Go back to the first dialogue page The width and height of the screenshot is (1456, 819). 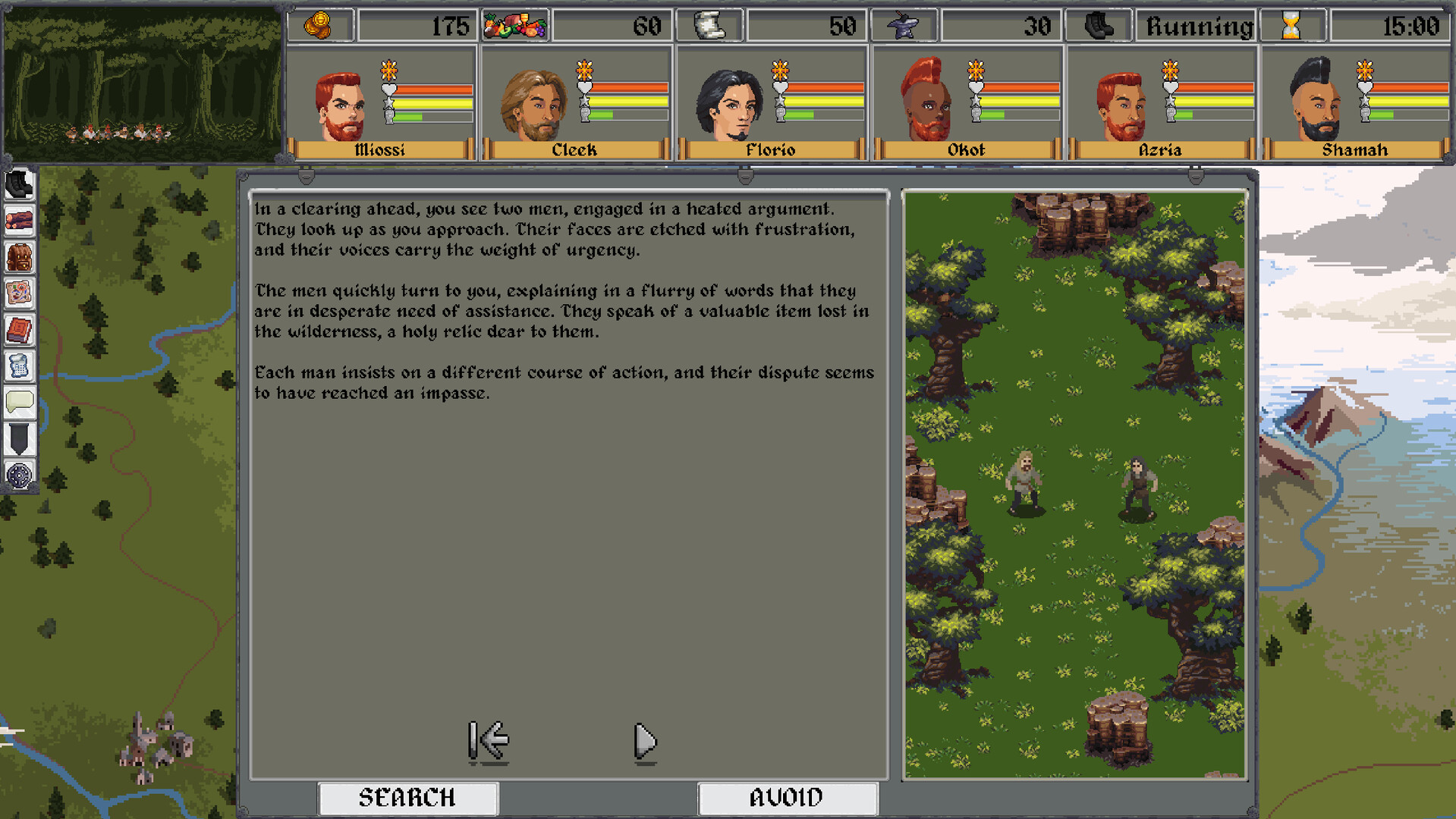488,741
